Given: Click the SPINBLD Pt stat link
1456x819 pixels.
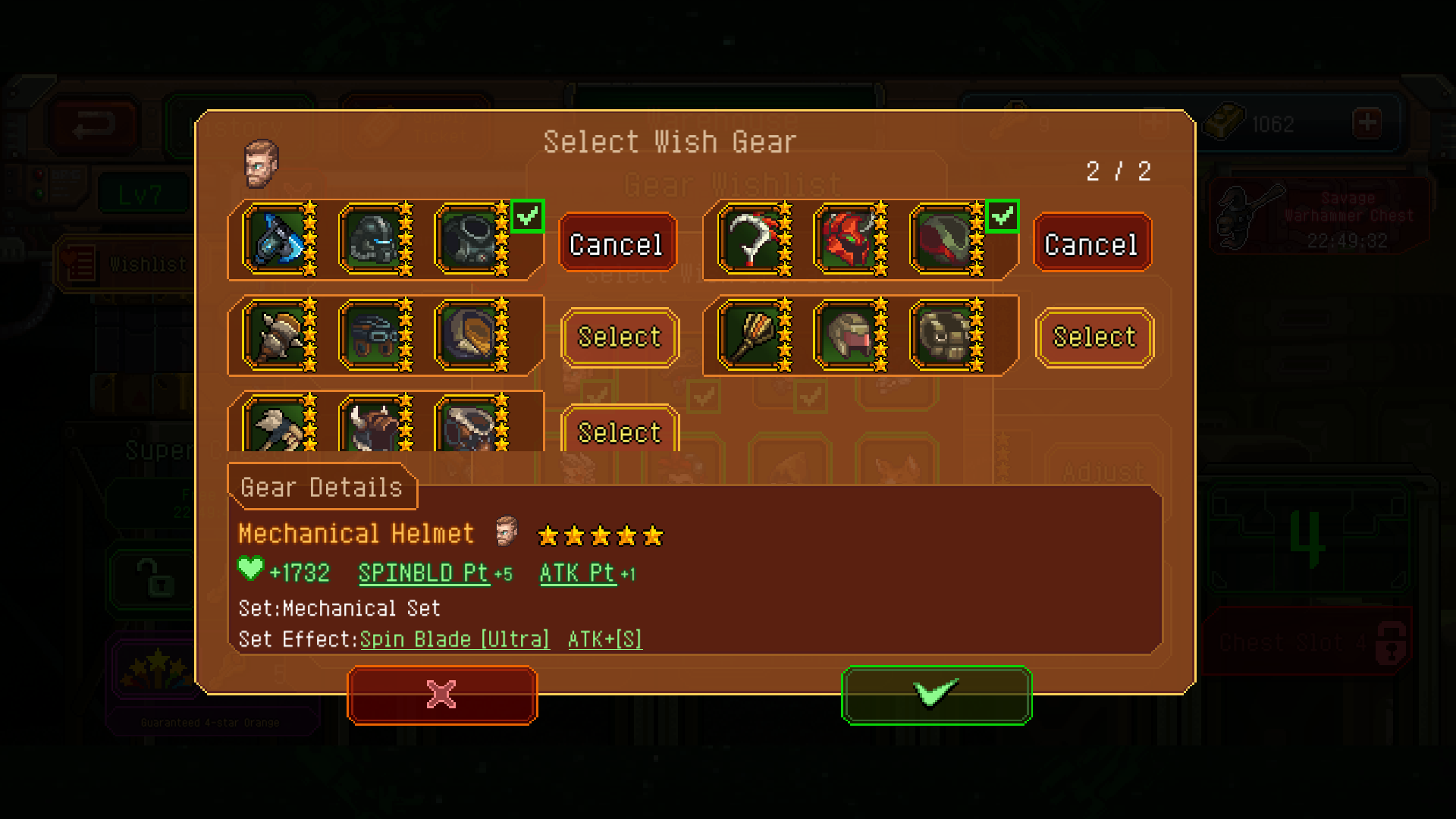Looking at the screenshot, I should [422, 574].
